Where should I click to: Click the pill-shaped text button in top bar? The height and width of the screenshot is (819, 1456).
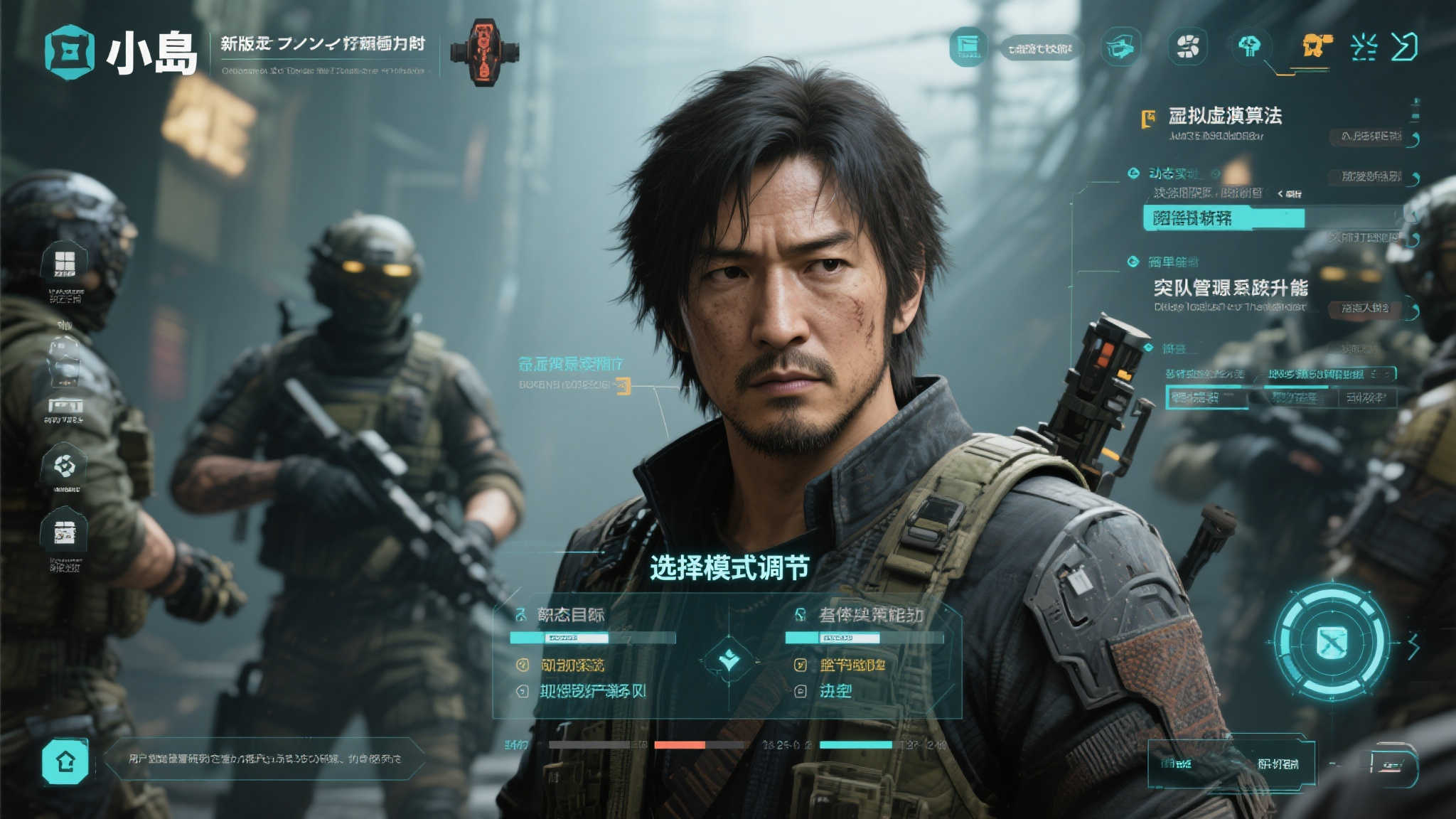tap(1039, 48)
